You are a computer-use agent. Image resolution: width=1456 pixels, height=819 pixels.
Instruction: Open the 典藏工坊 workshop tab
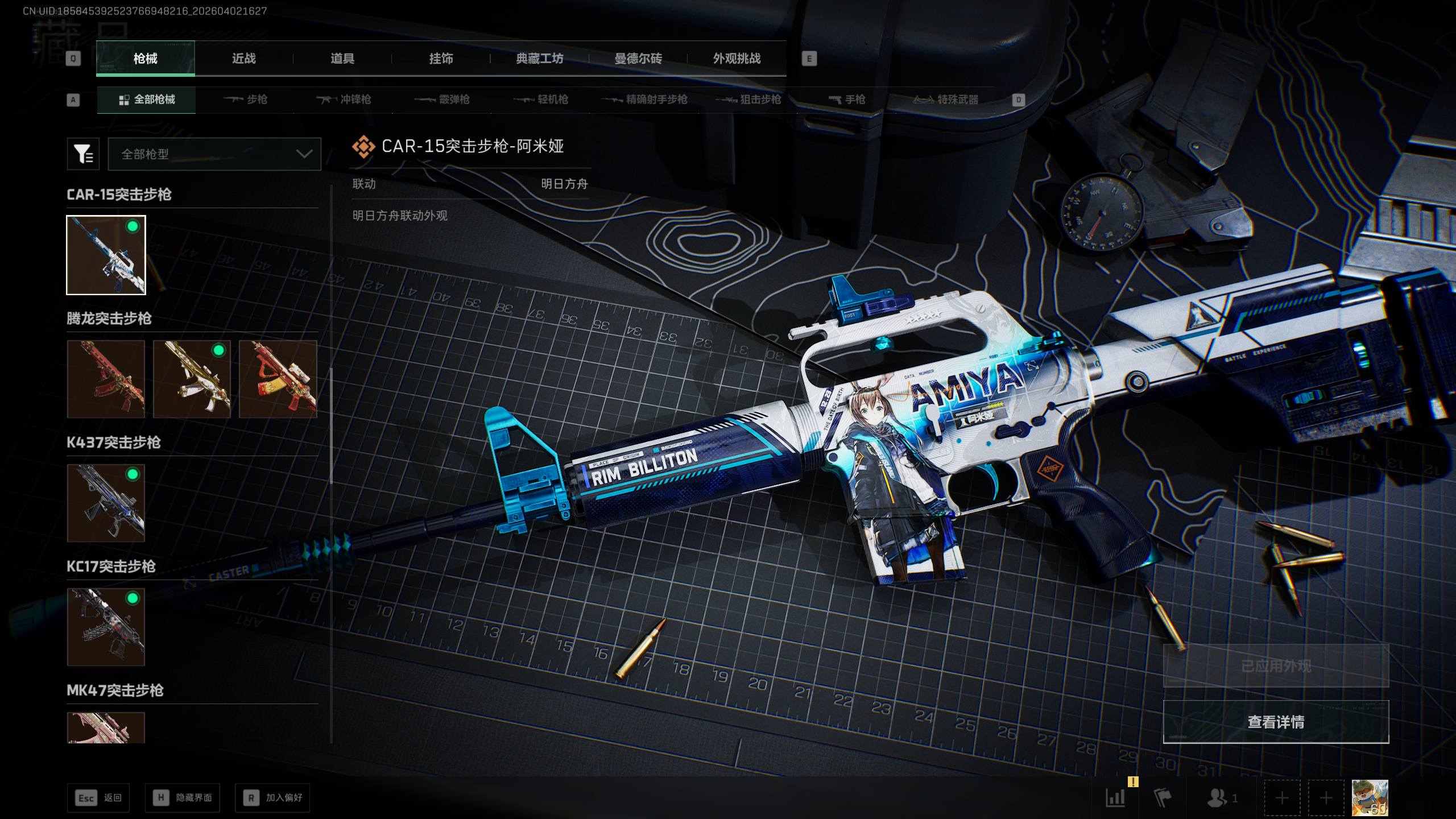[x=539, y=59]
